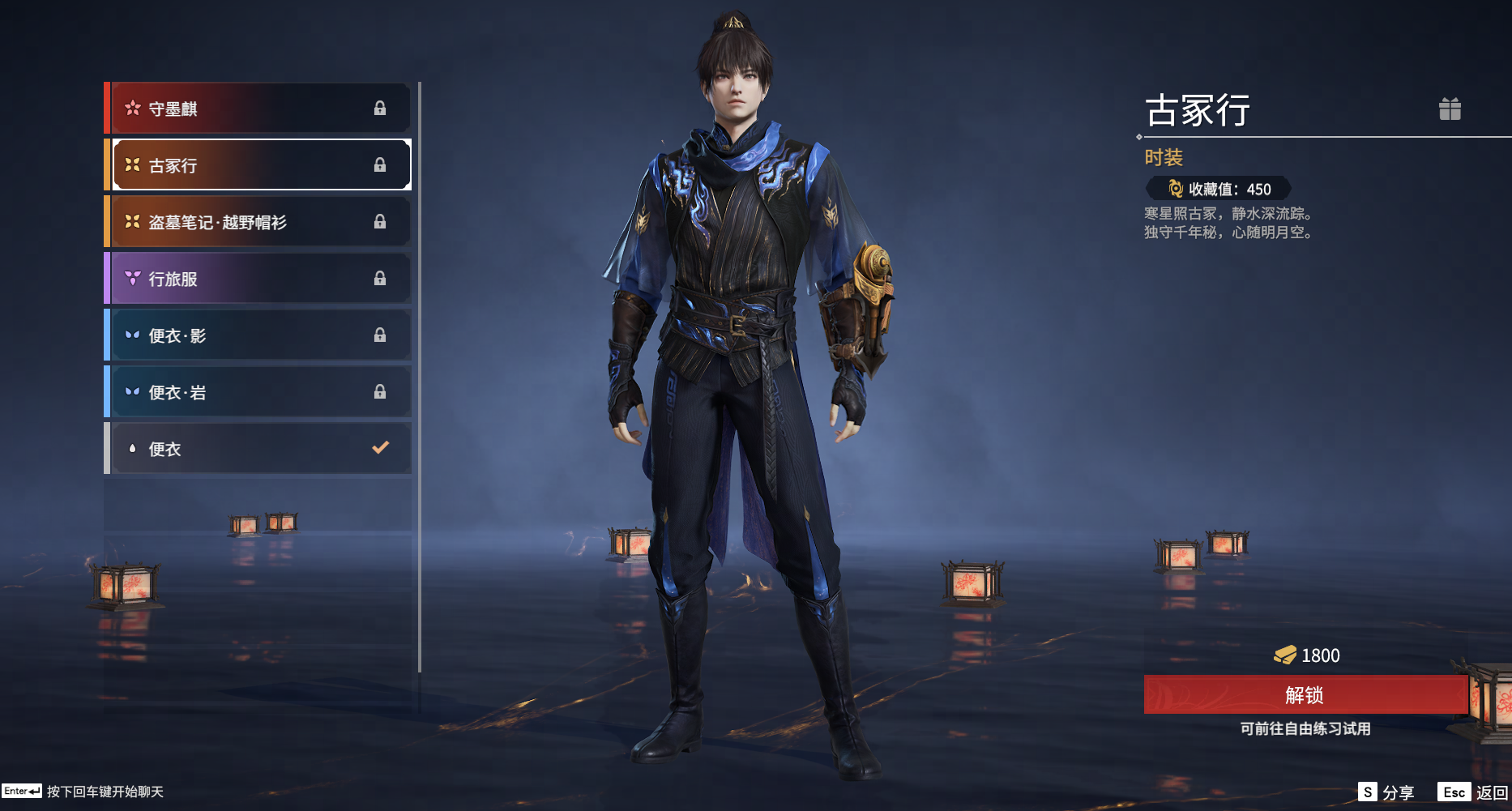Select the equipped 便衣 outfit

tap(259, 449)
